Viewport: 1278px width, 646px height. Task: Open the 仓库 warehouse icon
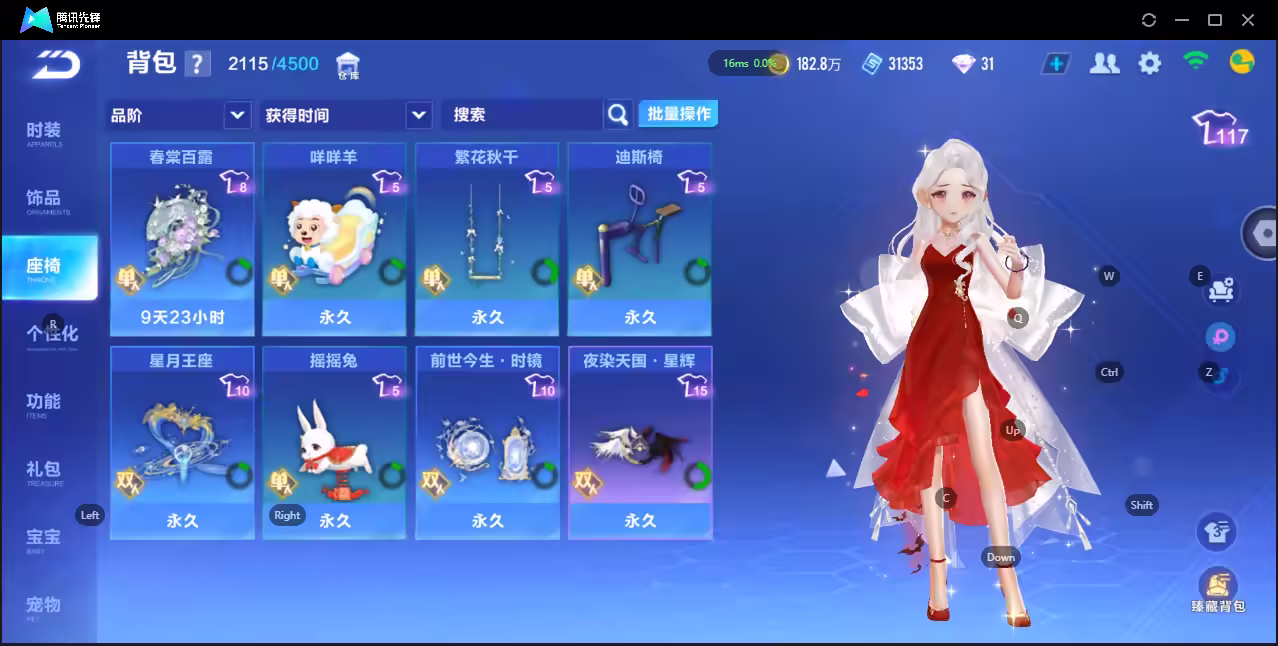click(x=348, y=65)
